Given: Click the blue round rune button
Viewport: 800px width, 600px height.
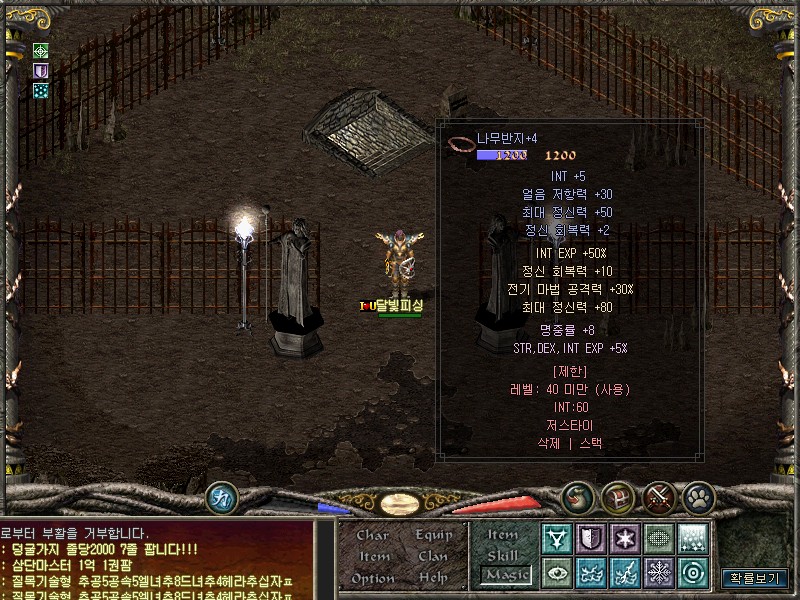Looking at the screenshot, I should pyautogui.click(x=221, y=497).
